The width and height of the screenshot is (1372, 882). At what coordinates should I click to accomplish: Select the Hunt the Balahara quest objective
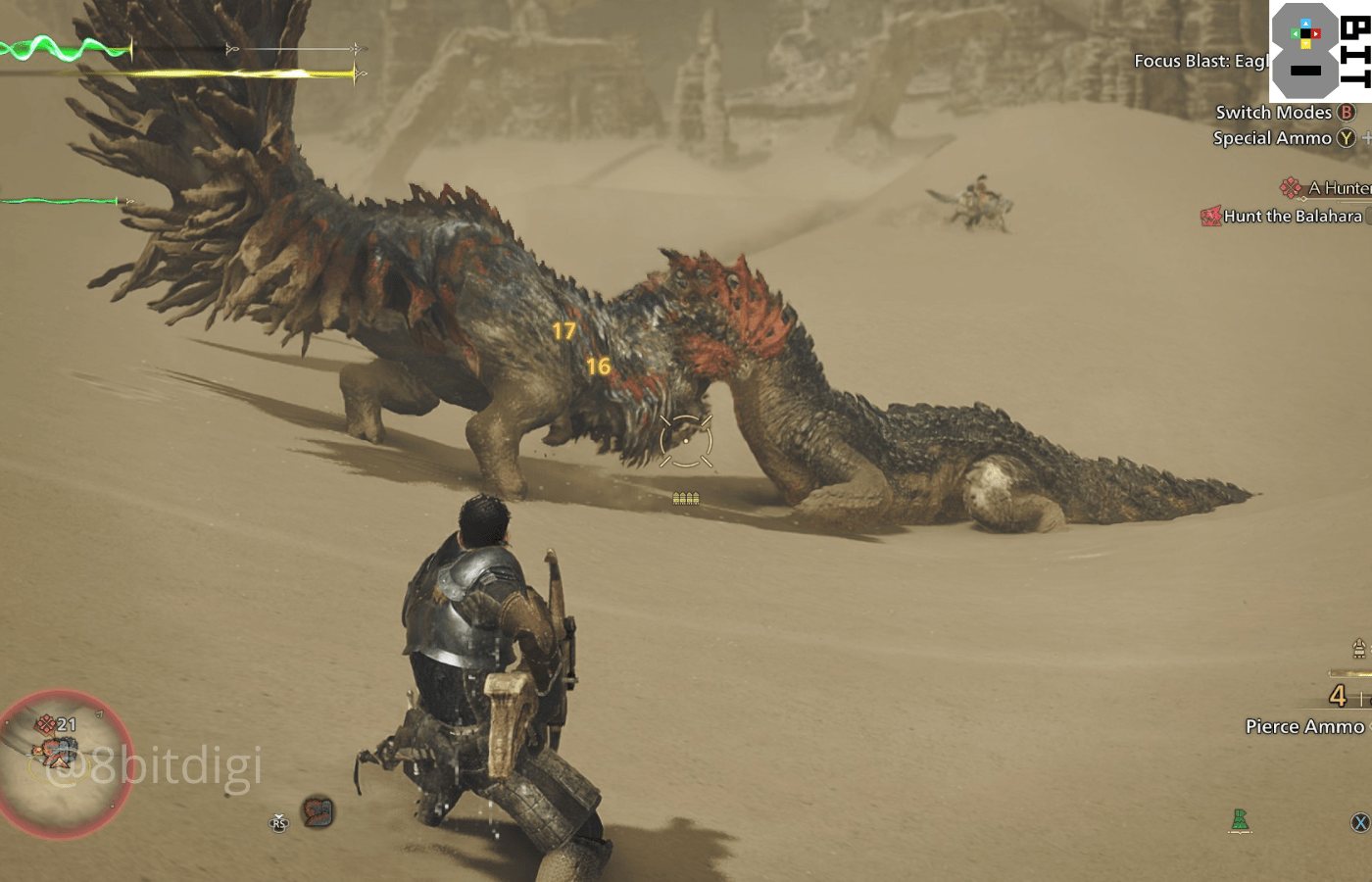point(1292,217)
